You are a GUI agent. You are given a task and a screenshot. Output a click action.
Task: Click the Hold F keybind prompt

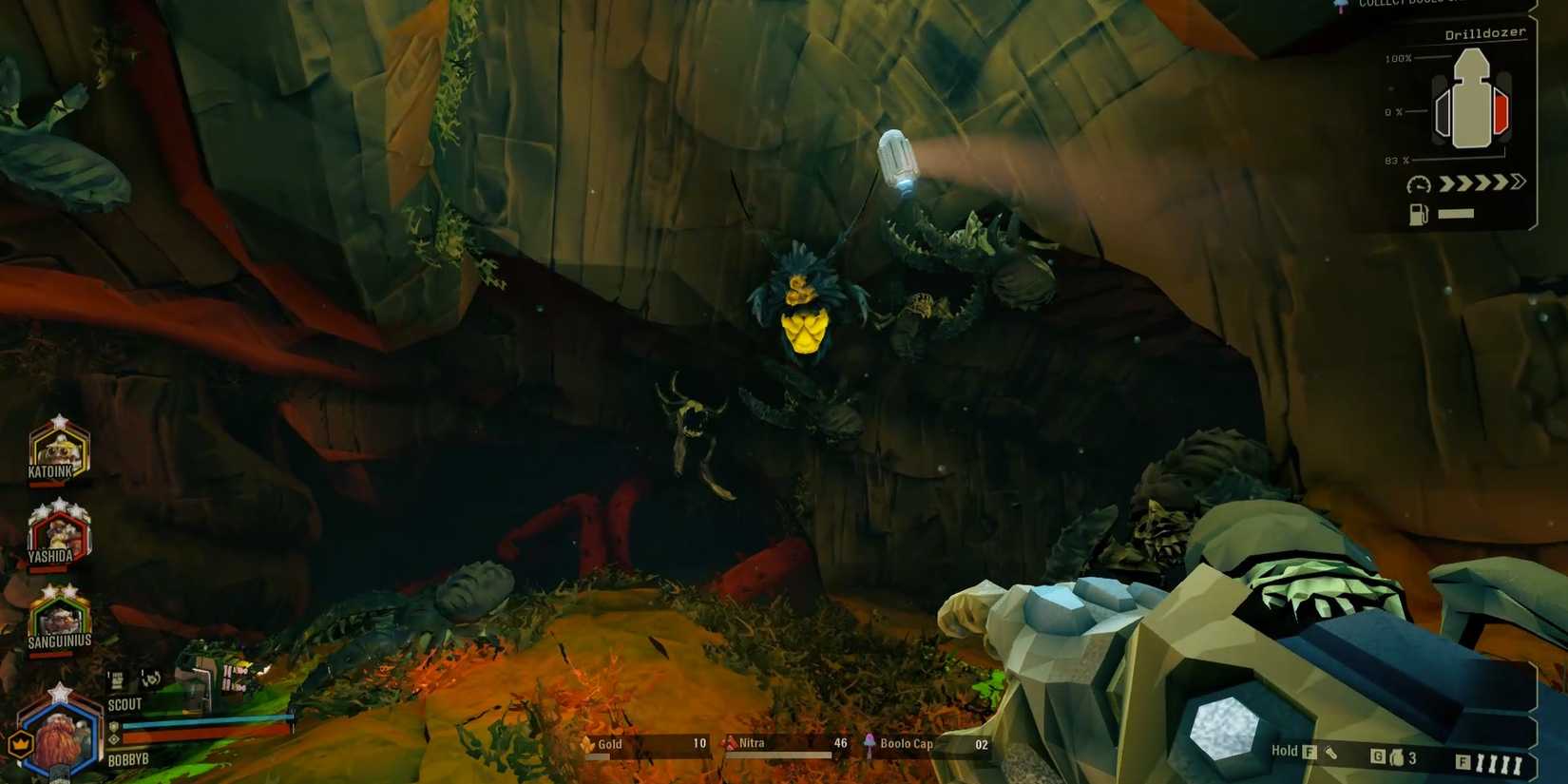(1292, 750)
